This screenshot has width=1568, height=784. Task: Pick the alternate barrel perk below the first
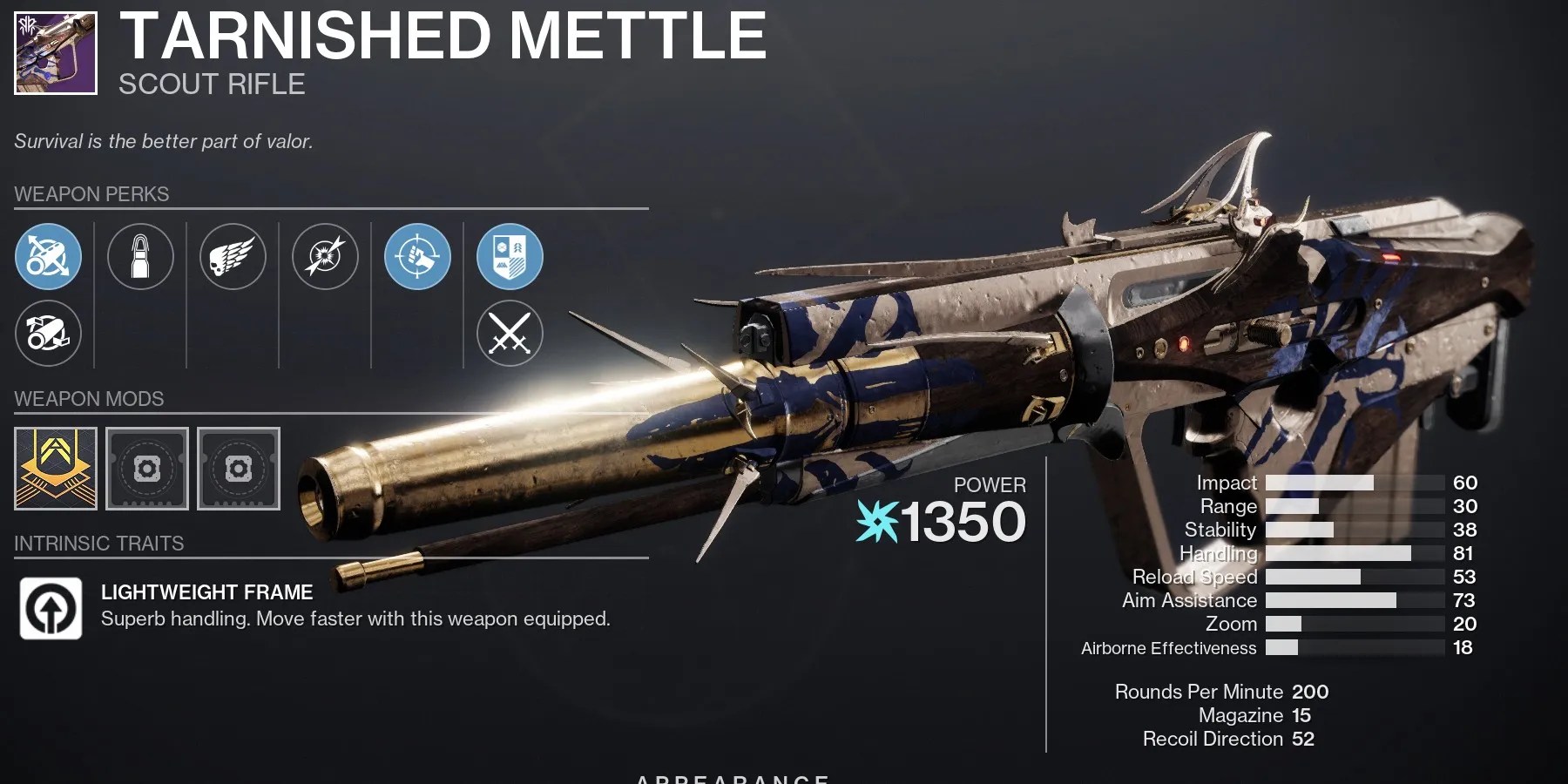point(48,335)
